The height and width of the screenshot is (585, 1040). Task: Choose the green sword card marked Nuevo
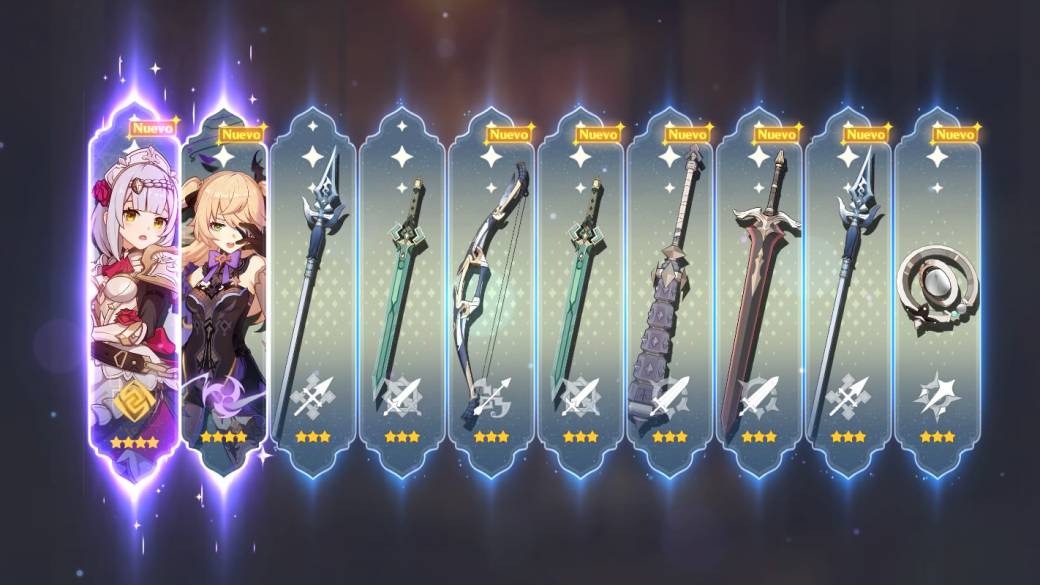(580, 290)
